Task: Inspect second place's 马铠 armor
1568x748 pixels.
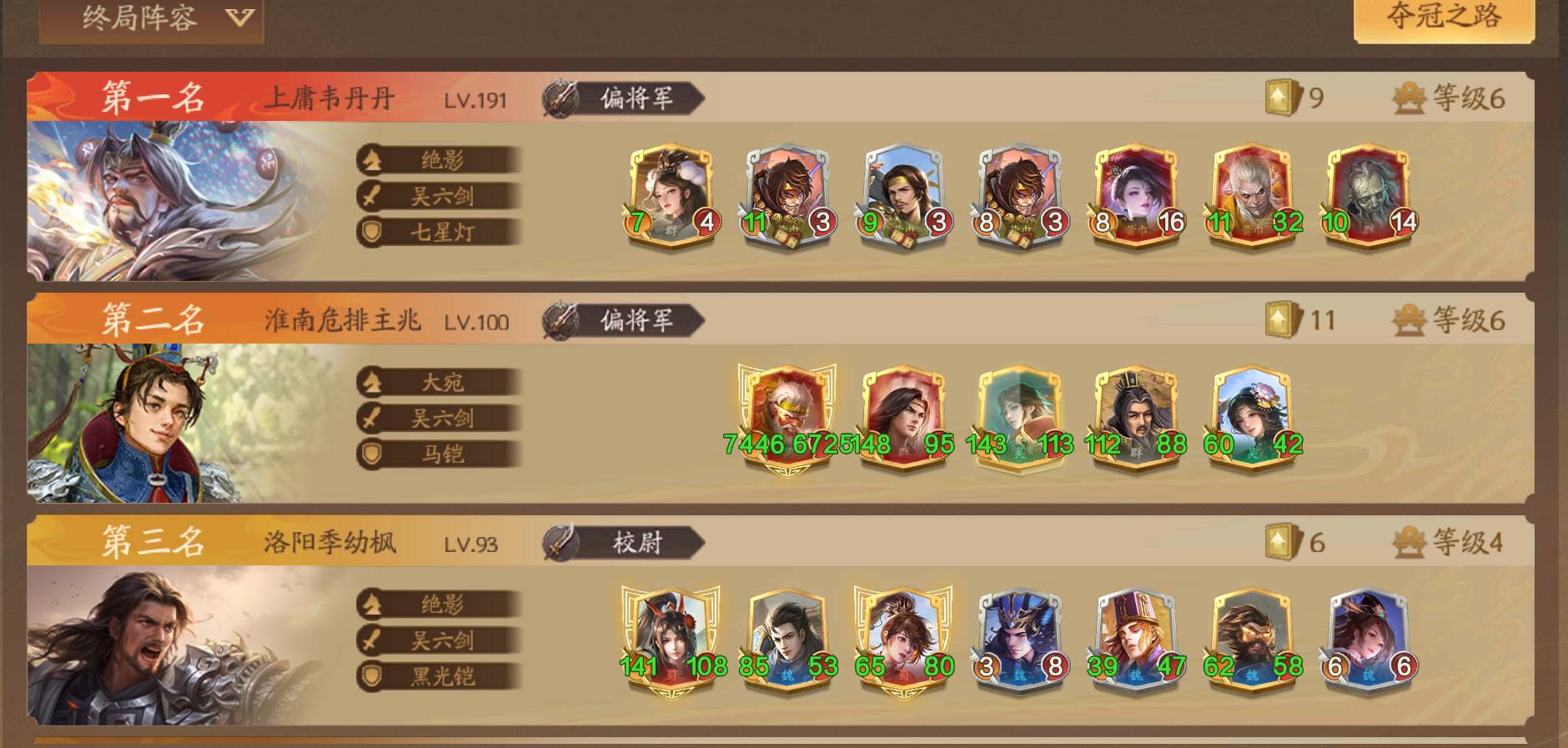Action: click(x=440, y=454)
